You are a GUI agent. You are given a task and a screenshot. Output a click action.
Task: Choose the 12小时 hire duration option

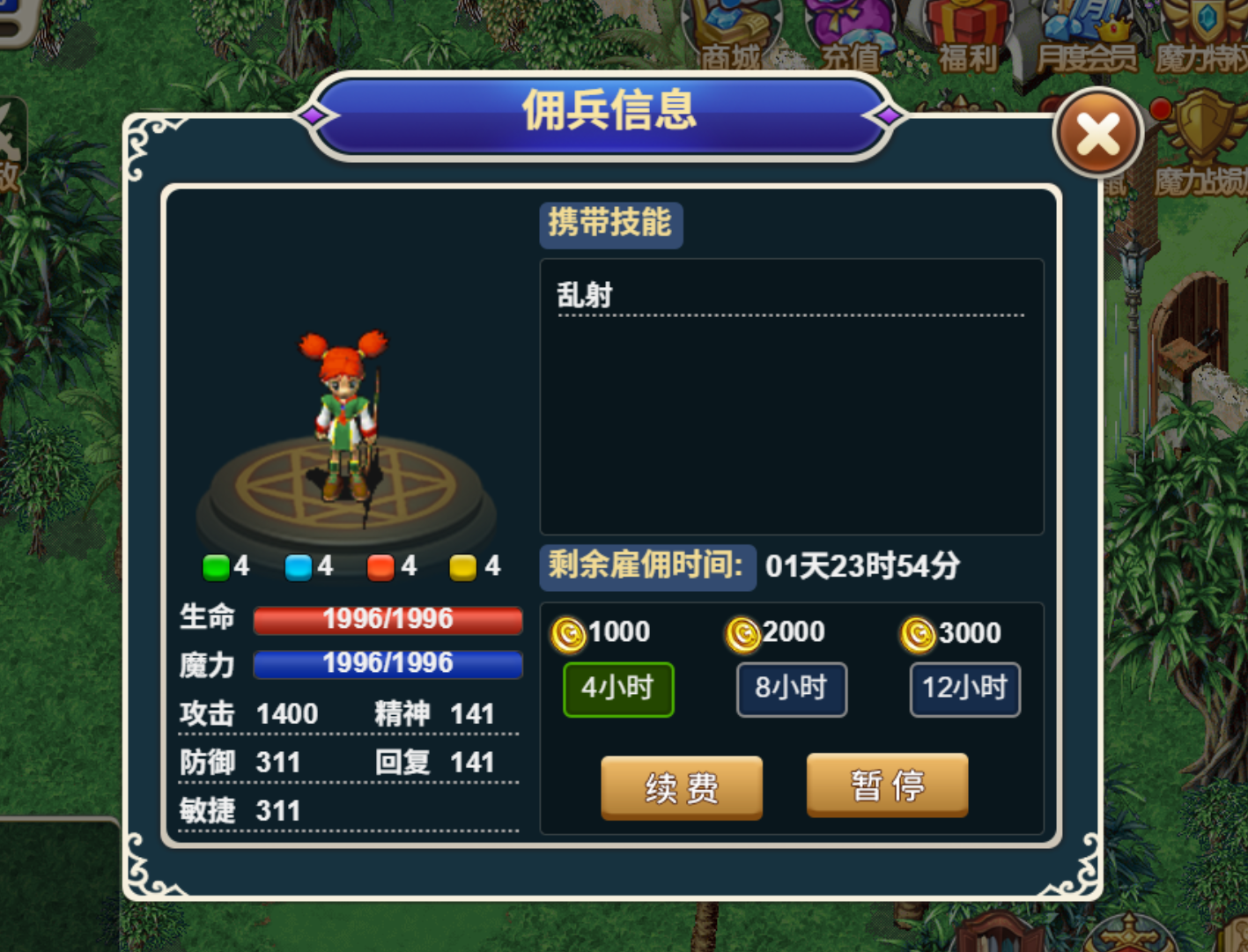point(964,690)
